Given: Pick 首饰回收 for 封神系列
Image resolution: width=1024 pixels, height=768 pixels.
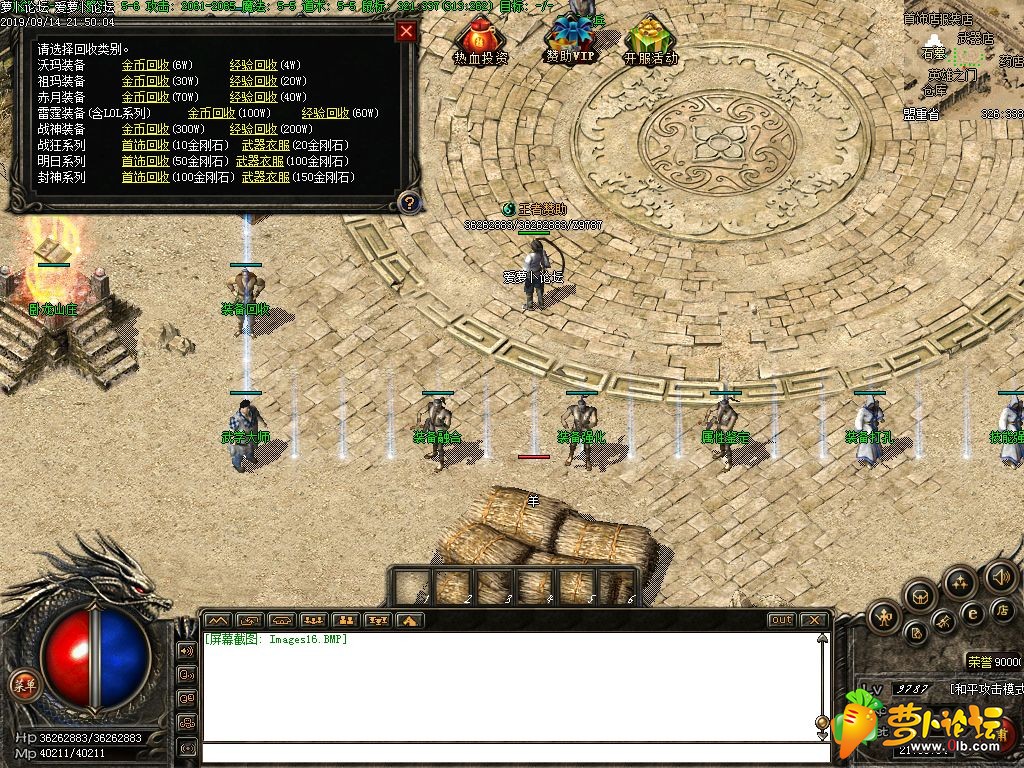Looking at the screenshot, I should click(x=145, y=177).
